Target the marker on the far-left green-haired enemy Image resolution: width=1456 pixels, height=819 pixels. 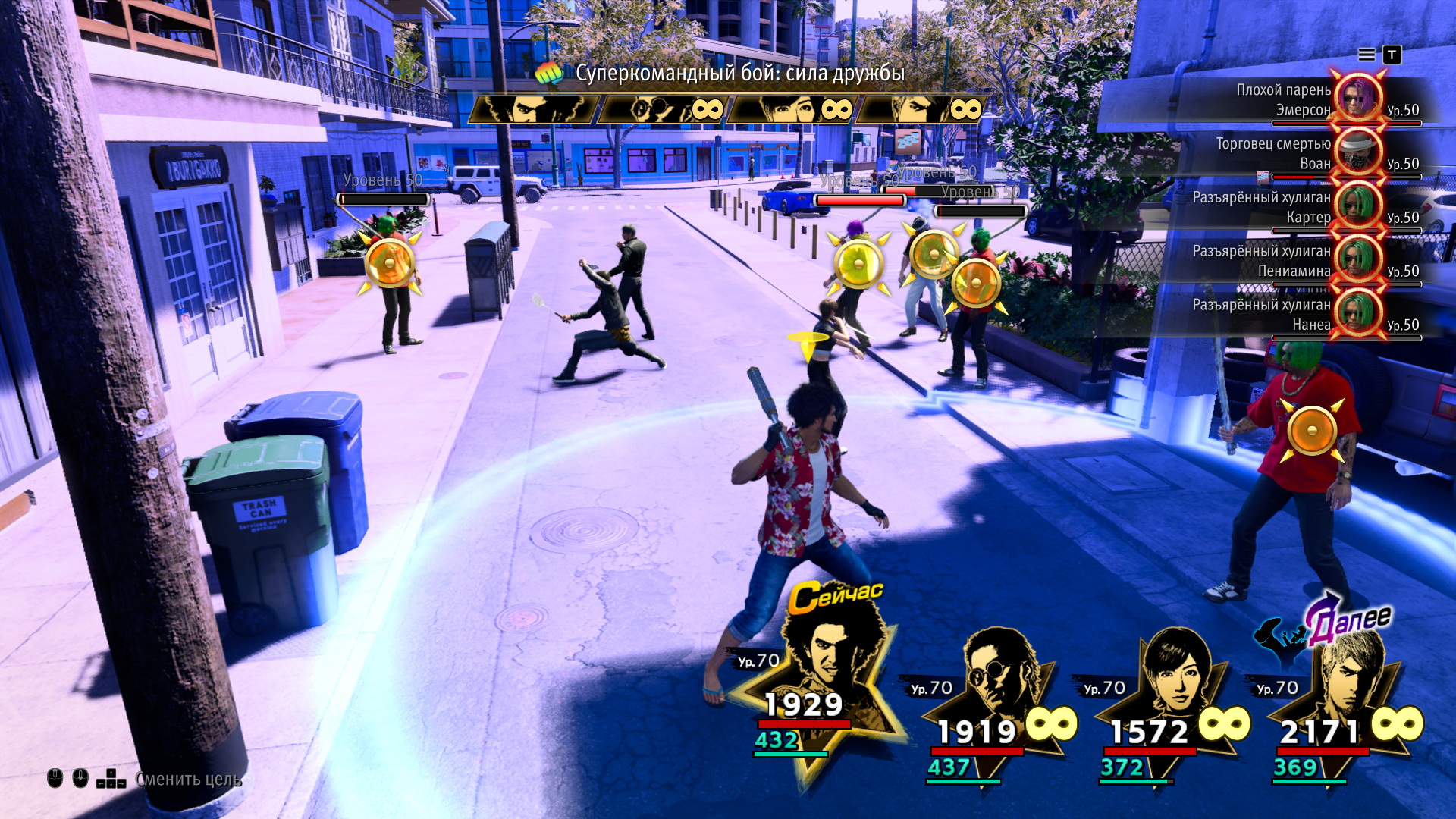click(x=390, y=263)
